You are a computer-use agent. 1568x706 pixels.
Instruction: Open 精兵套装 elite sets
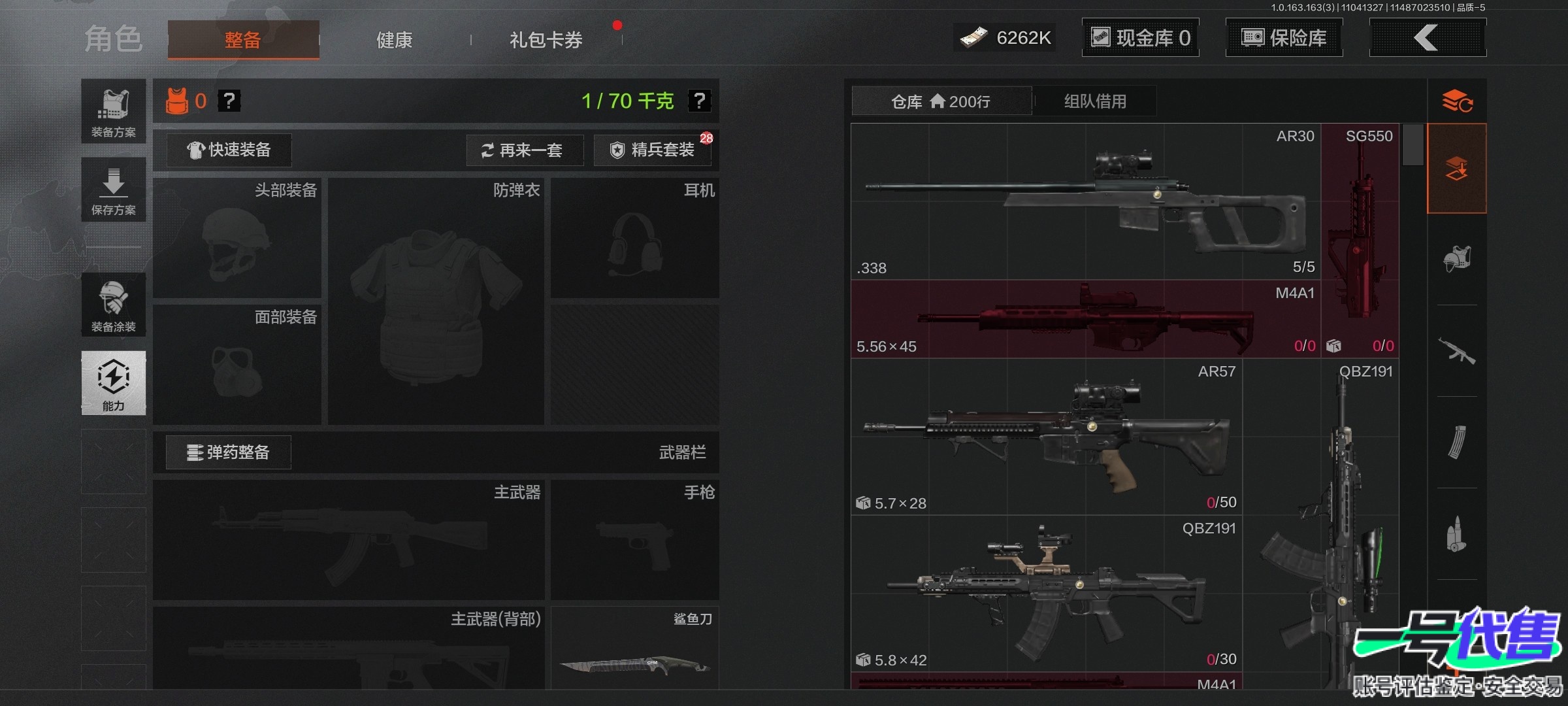pos(653,150)
